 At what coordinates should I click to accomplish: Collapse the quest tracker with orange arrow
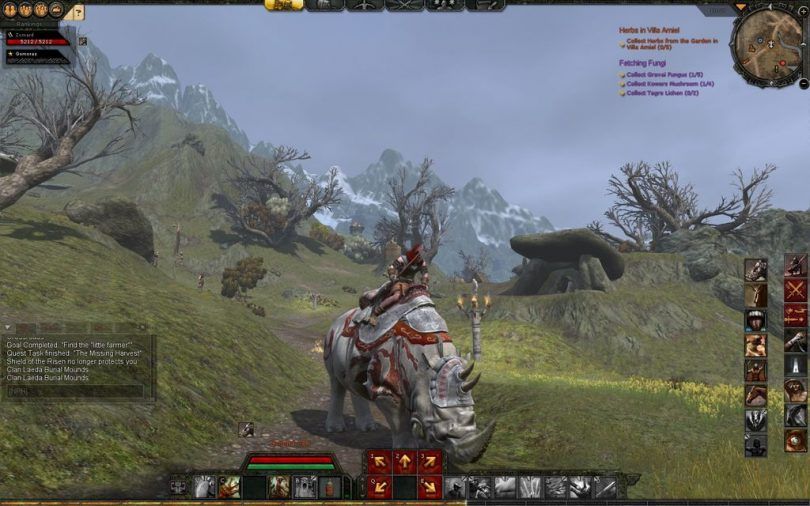pos(739,7)
